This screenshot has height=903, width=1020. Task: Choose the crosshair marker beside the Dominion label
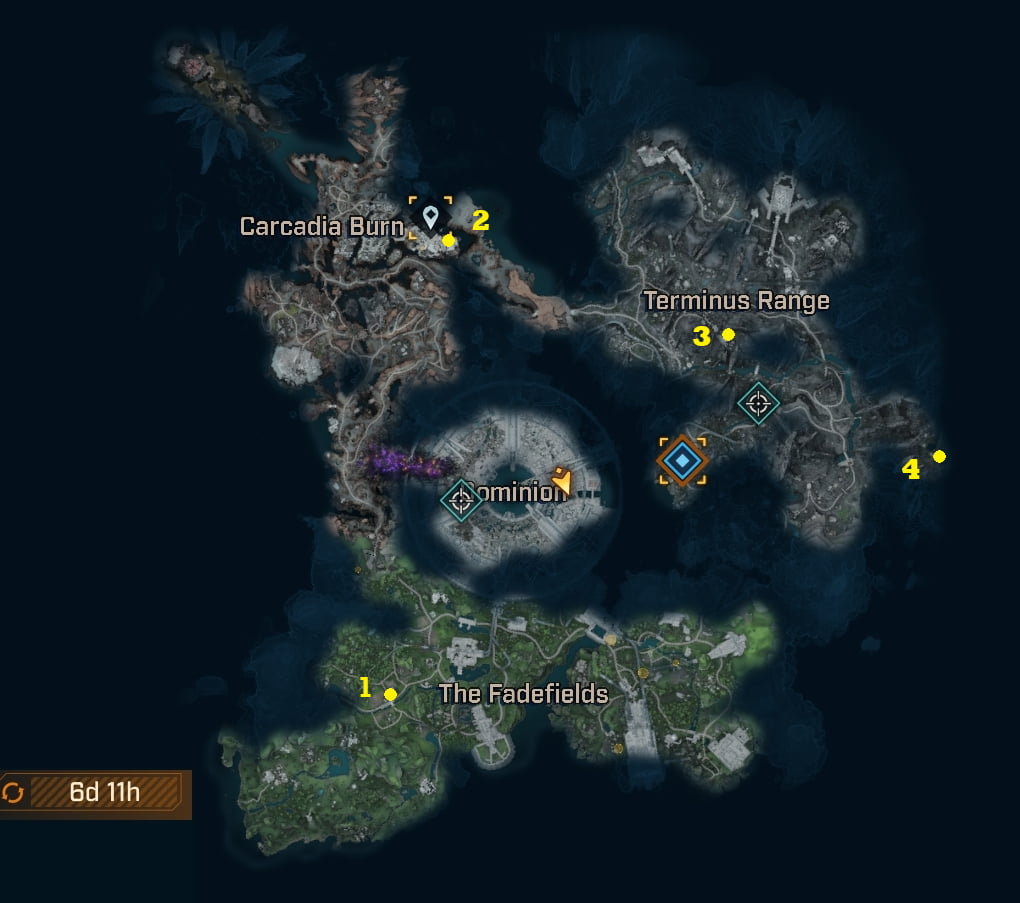coord(461,499)
